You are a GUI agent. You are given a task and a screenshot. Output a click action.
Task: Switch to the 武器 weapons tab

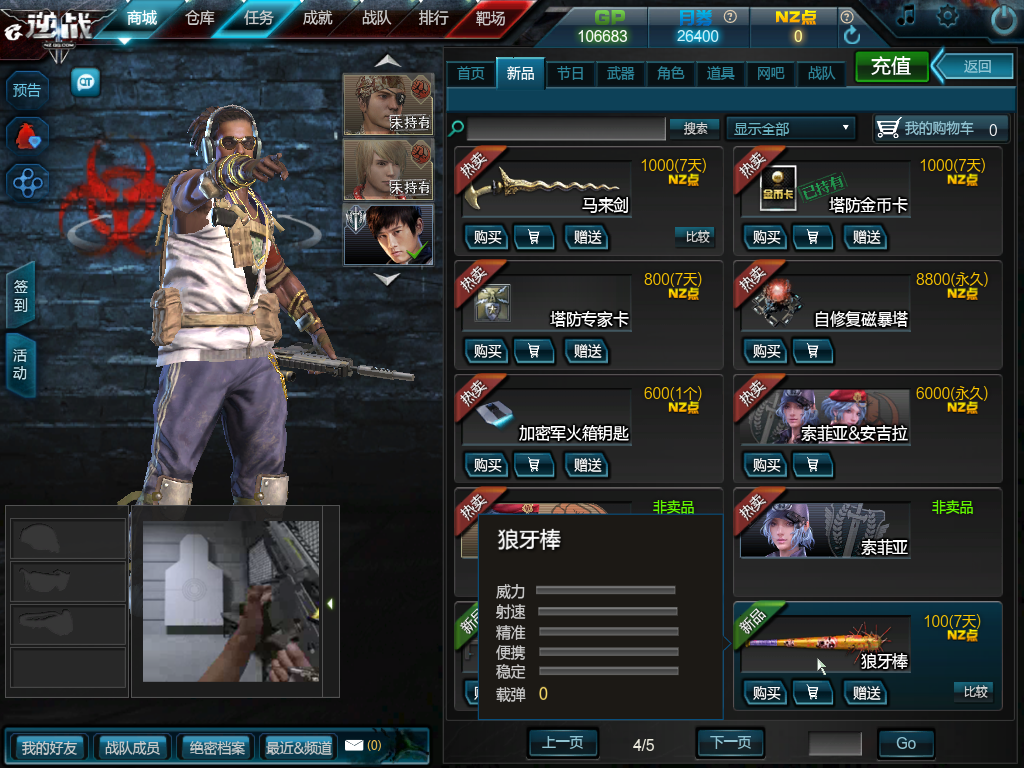coord(620,73)
